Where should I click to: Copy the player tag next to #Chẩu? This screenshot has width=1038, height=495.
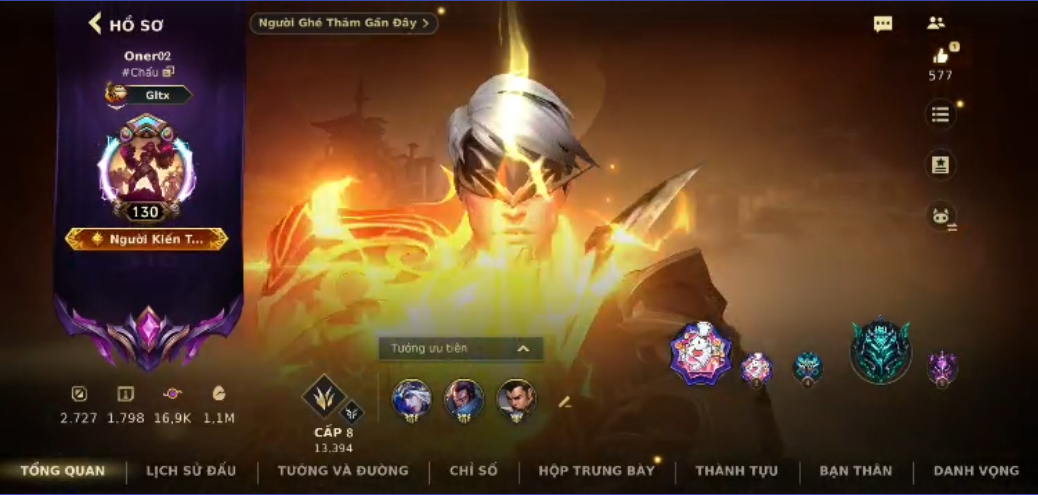point(169,72)
